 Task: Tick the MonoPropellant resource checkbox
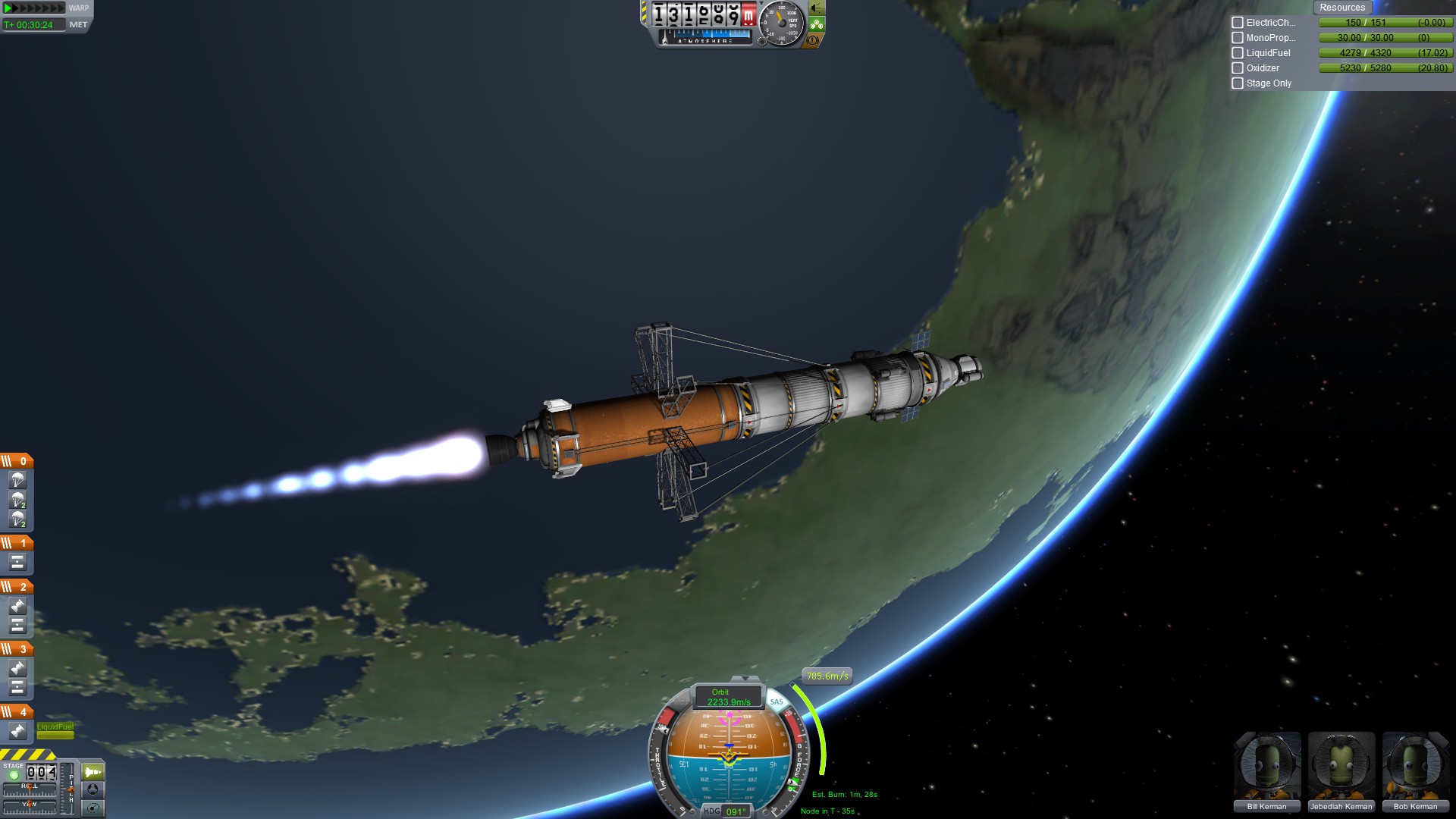point(1238,38)
